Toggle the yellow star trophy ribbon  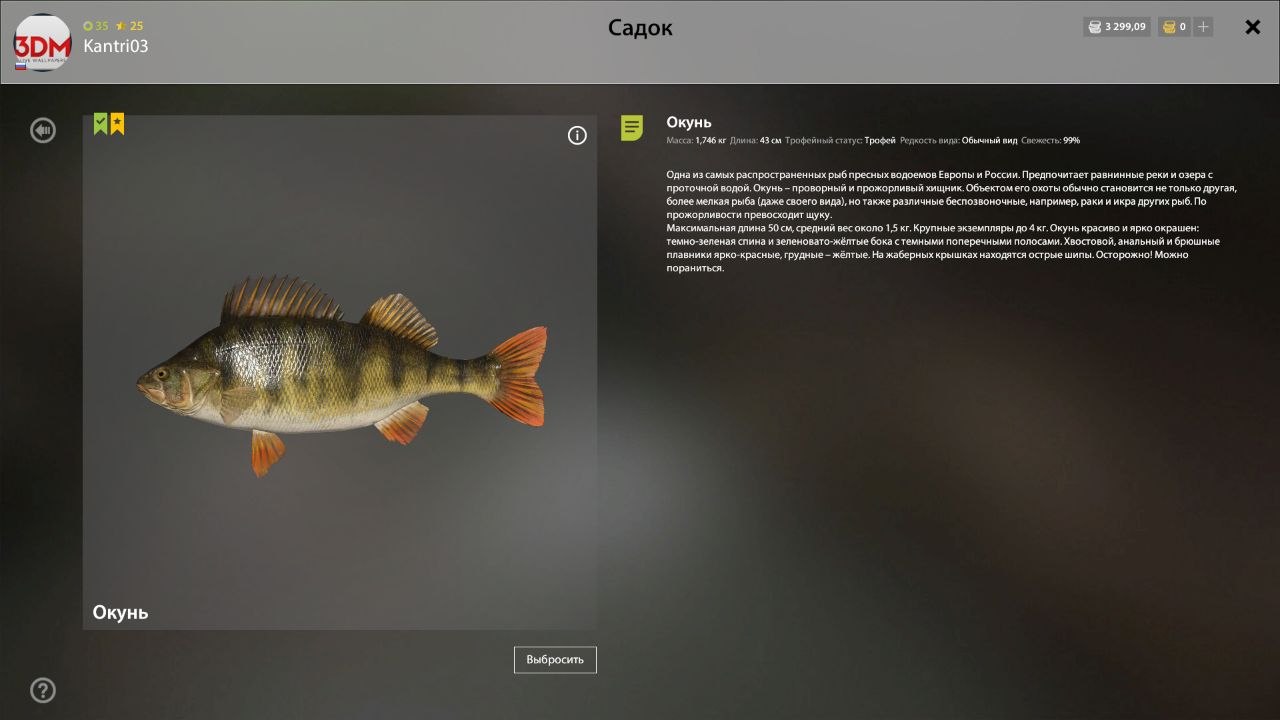pos(117,122)
